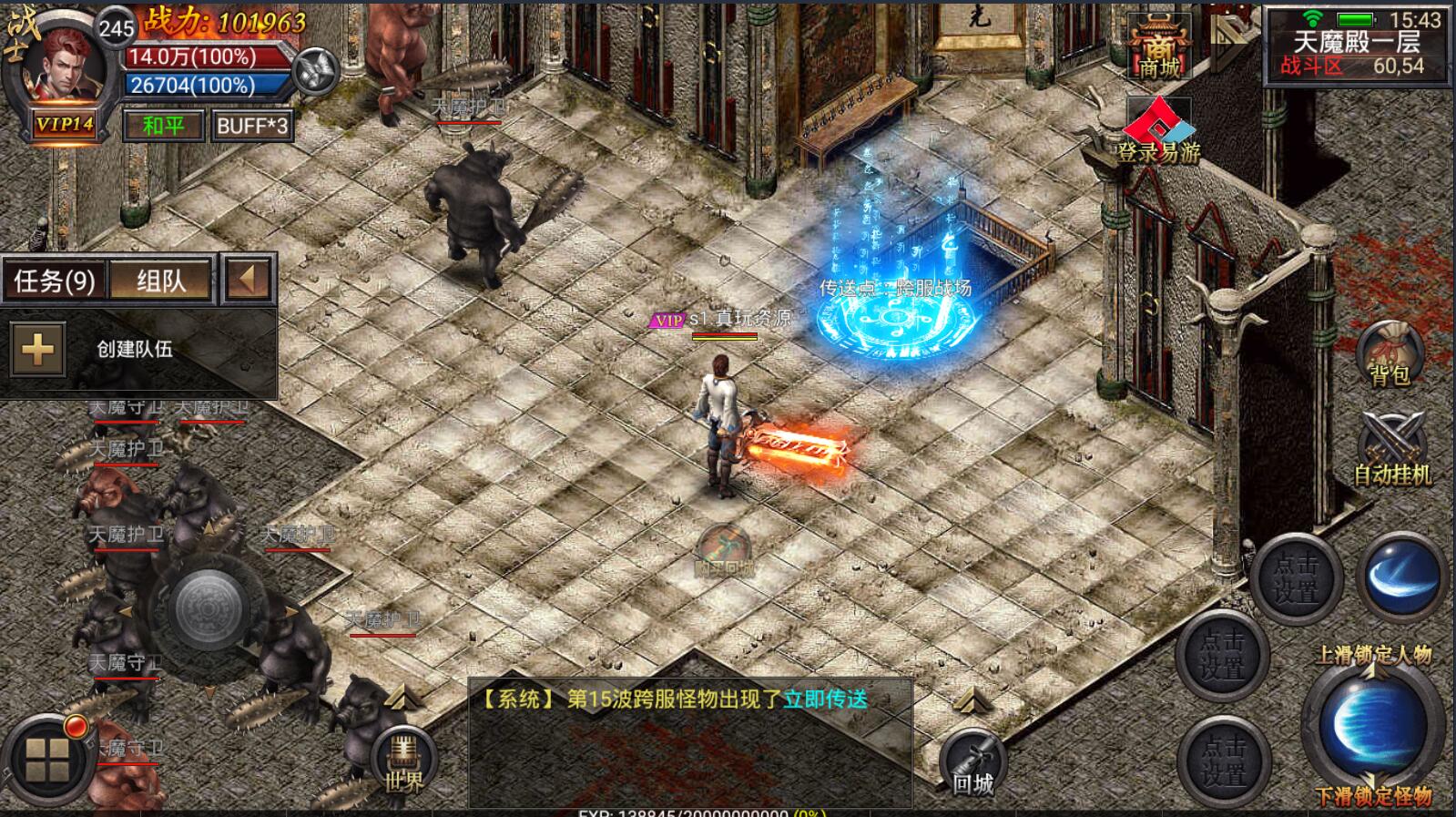This screenshot has width=1456, height=817.
Task: Click the 立即传送 teleport link
Action: (x=825, y=700)
